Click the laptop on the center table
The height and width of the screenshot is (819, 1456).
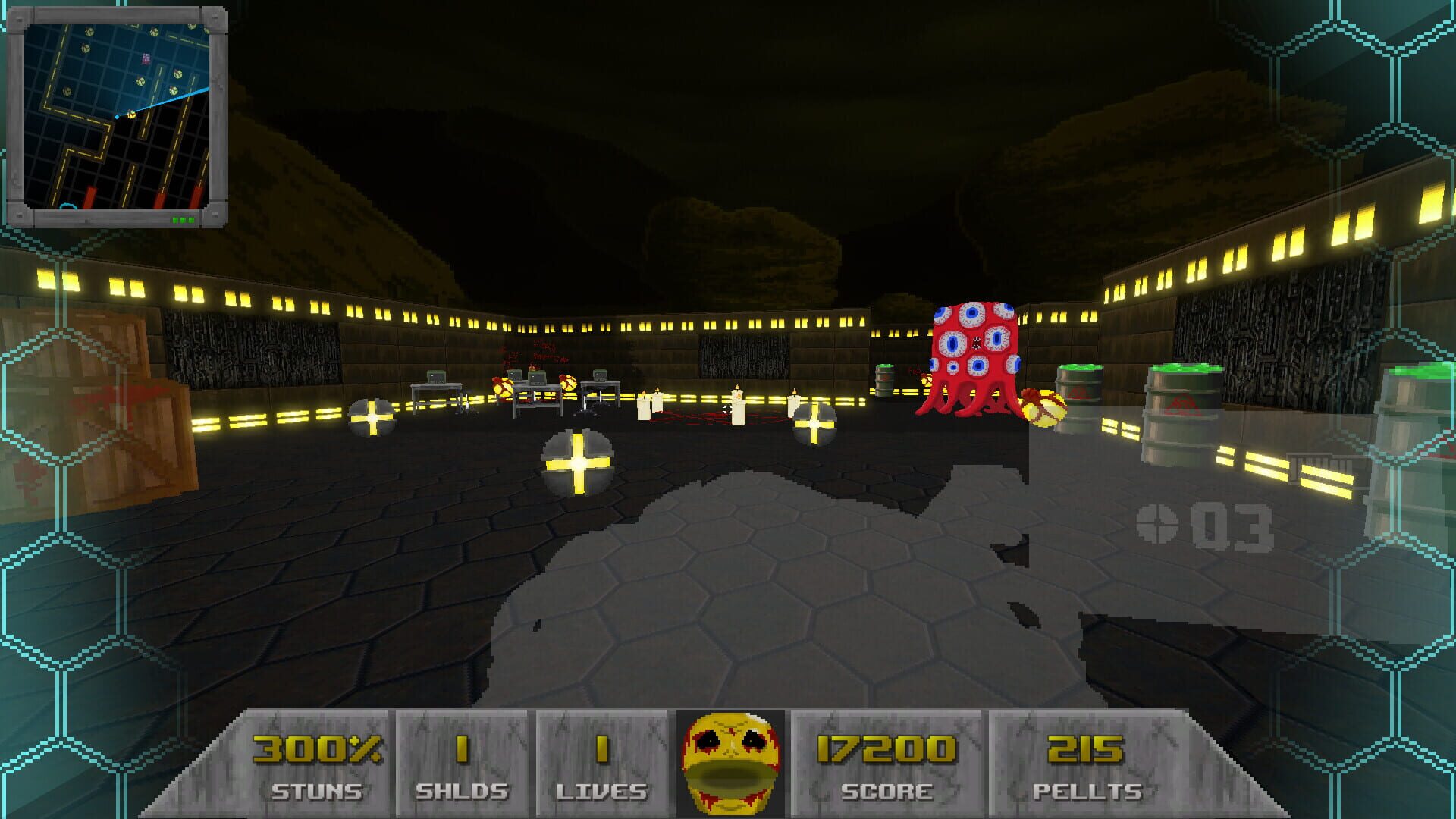[537, 379]
